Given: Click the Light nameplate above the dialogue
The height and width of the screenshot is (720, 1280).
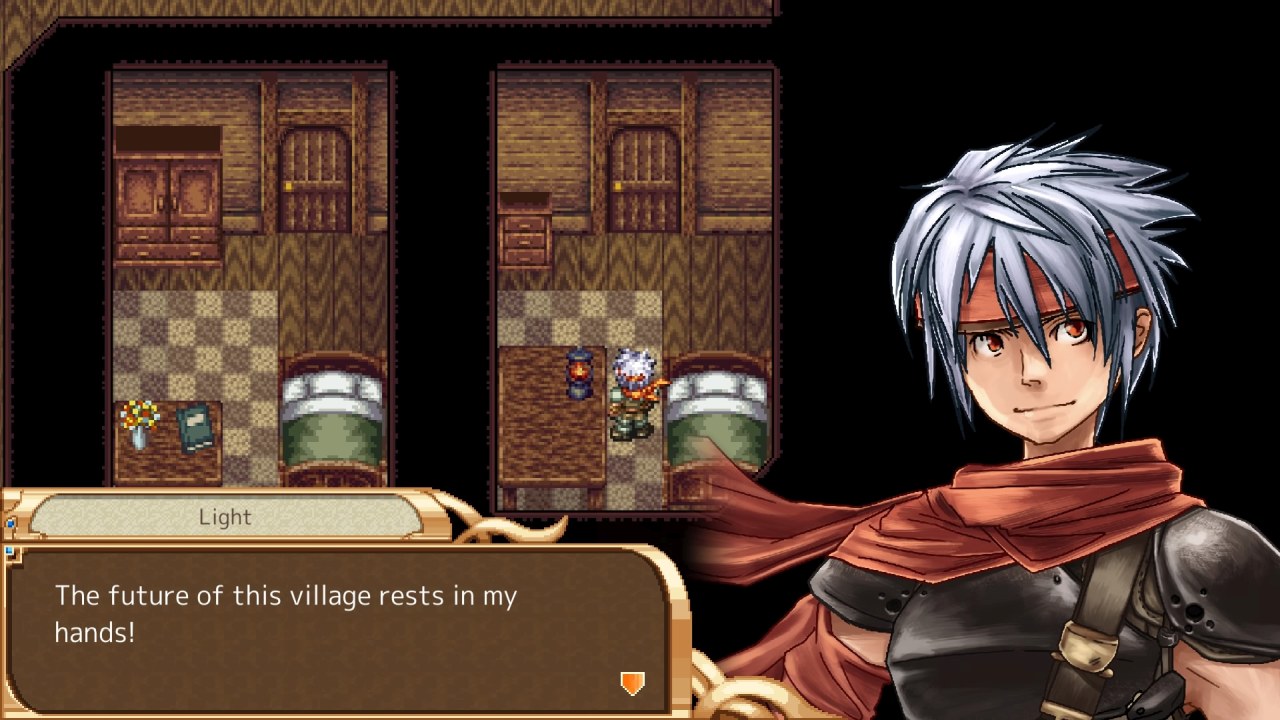Looking at the screenshot, I should 225,517.
